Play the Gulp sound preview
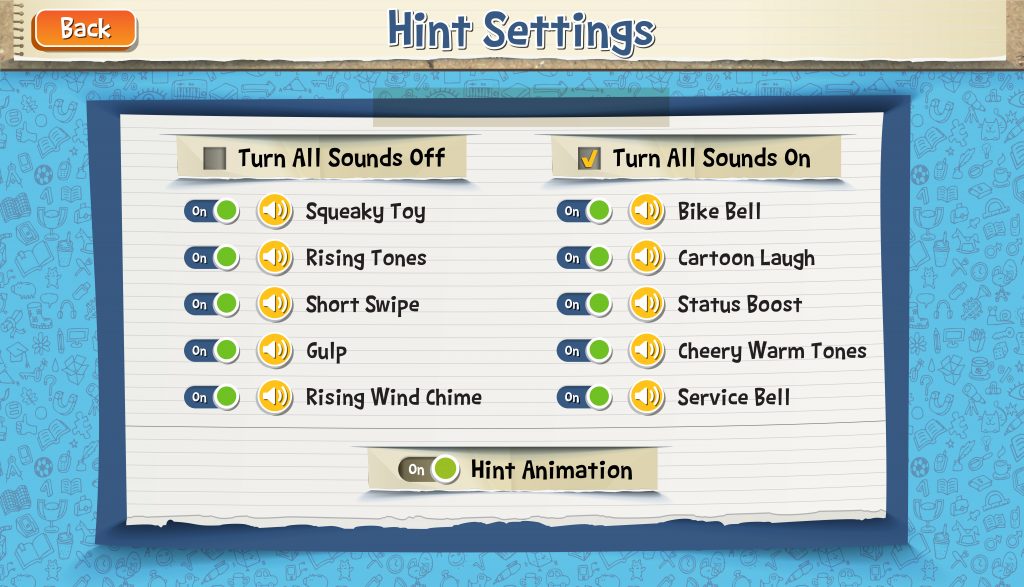Viewport: 1024px width, 587px height. (275, 351)
